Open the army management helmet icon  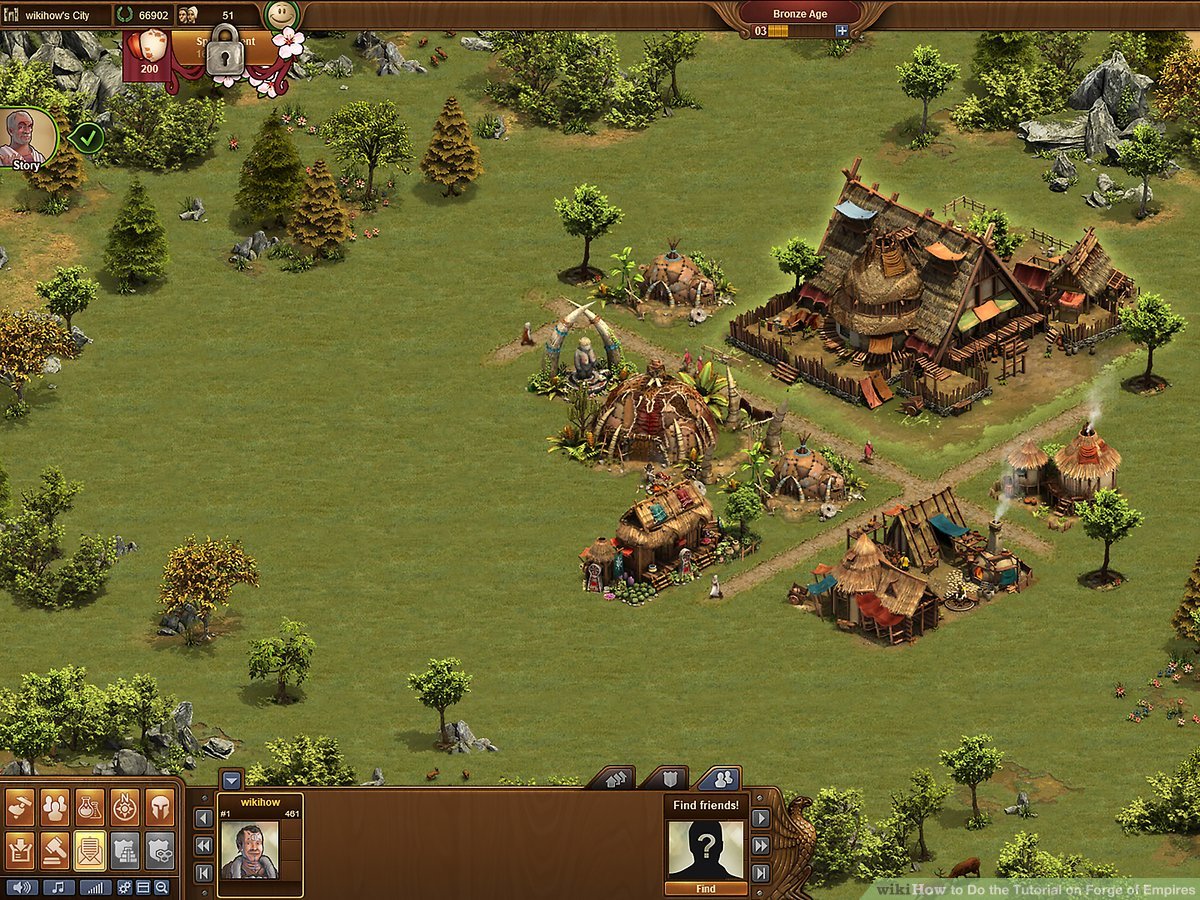click(159, 809)
